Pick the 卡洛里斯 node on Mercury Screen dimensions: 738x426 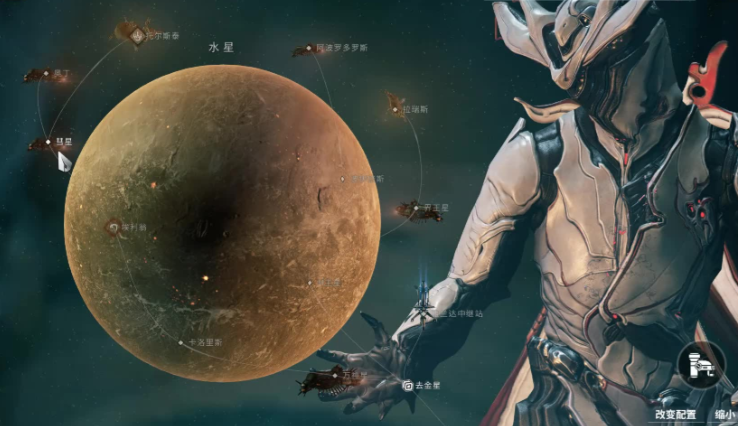[181, 342]
